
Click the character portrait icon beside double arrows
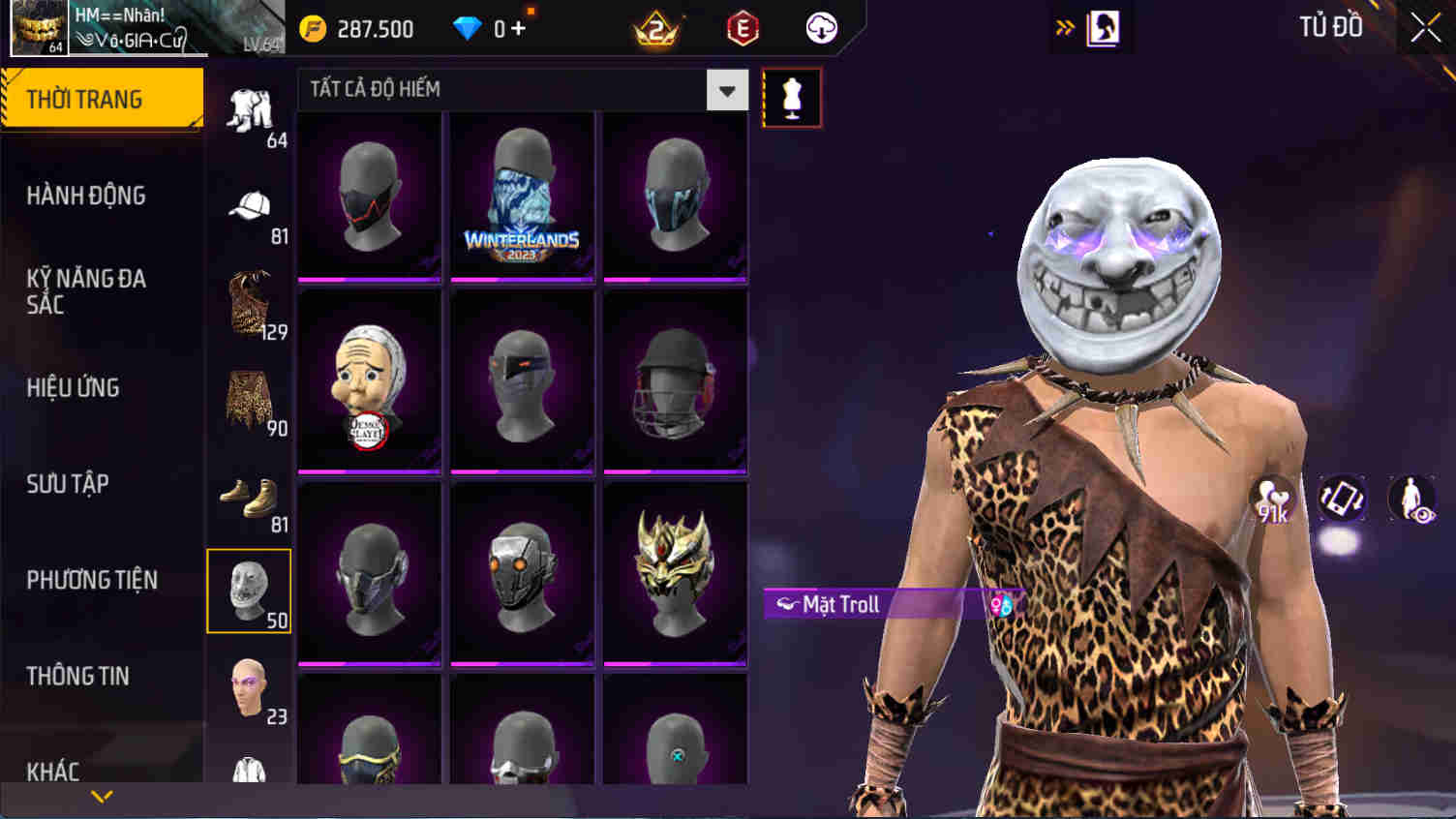[x=1102, y=27]
